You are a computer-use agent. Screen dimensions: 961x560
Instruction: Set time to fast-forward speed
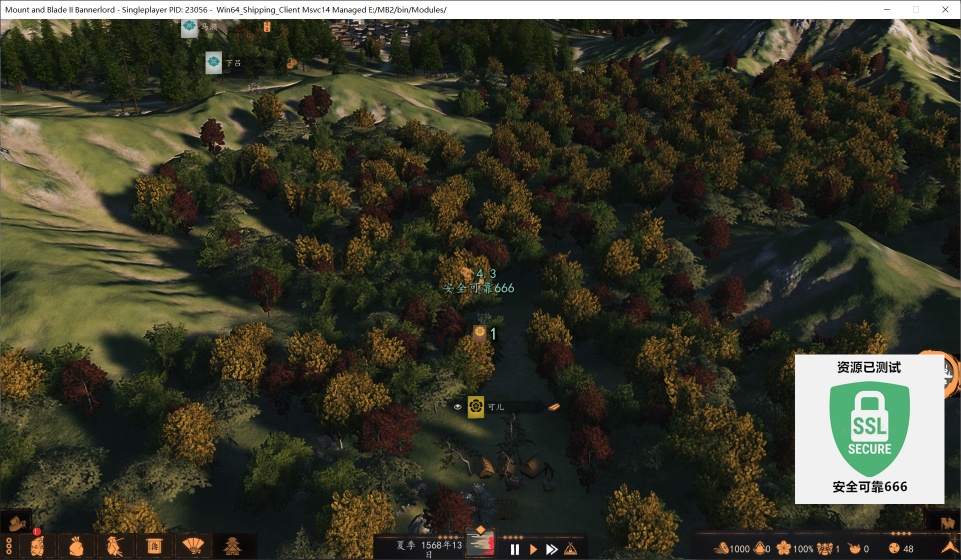552,549
